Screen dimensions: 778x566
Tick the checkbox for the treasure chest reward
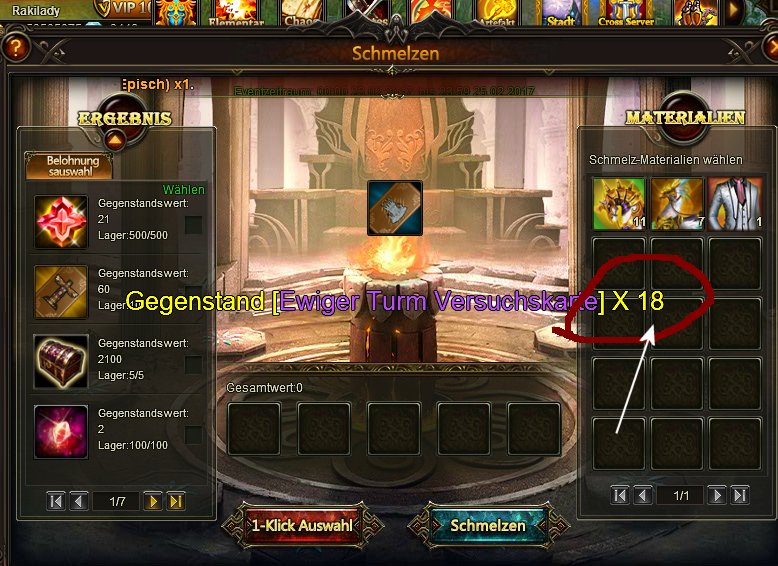coord(193,365)
